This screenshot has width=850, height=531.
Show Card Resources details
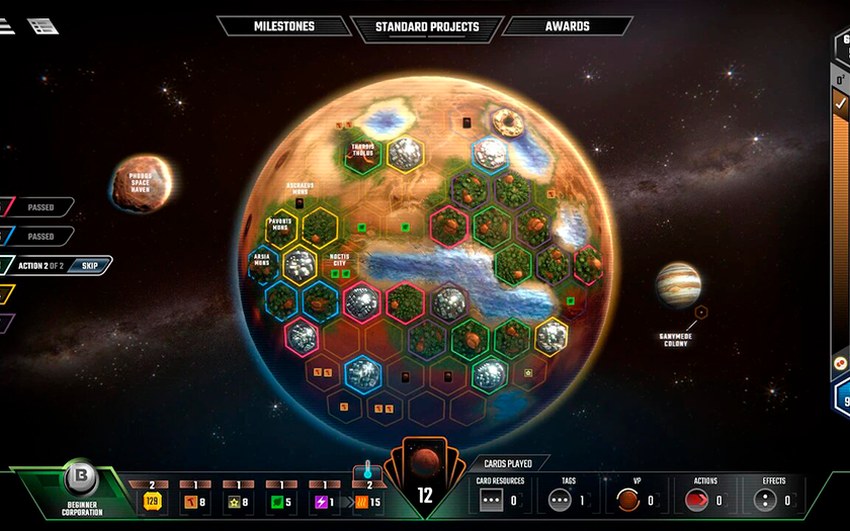pyautogui.click(x=501, y=499)
